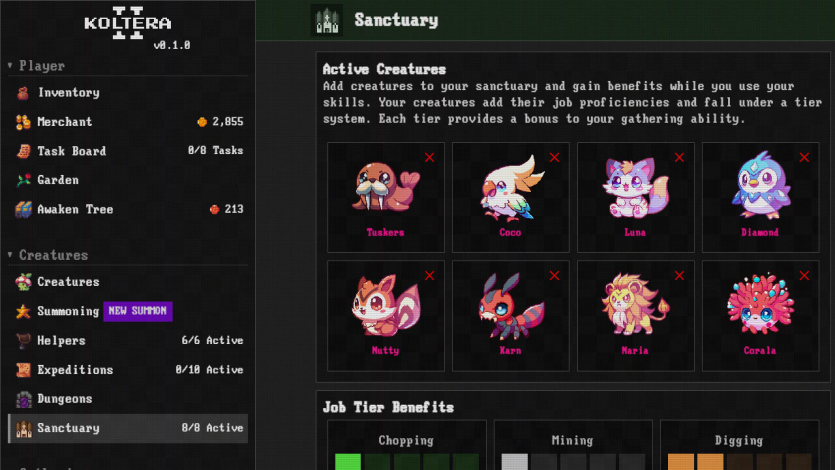Show the Creatures list page
835x470 pixels.
click(68, 282)
